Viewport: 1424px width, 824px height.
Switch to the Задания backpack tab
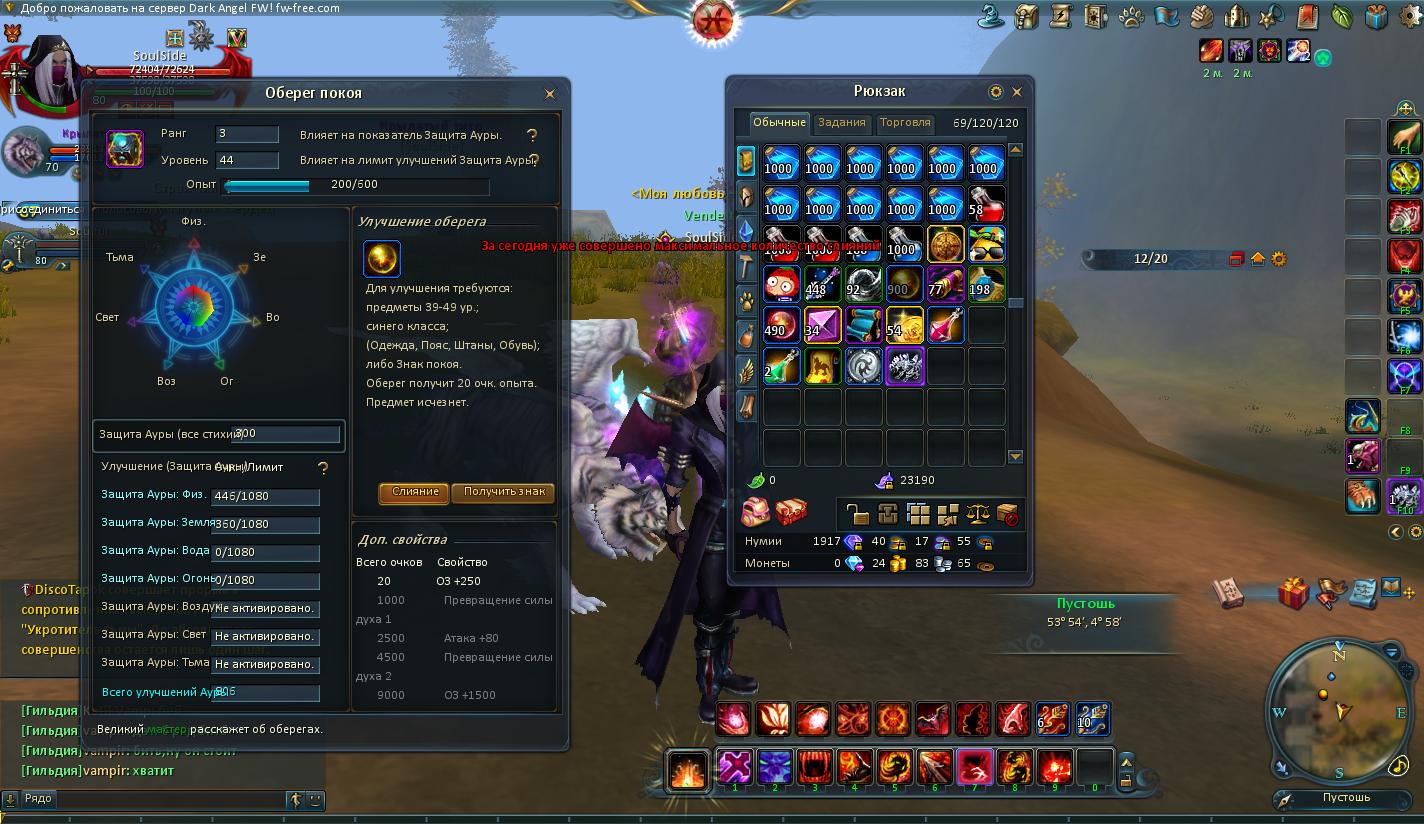click(x=841, y=123)
